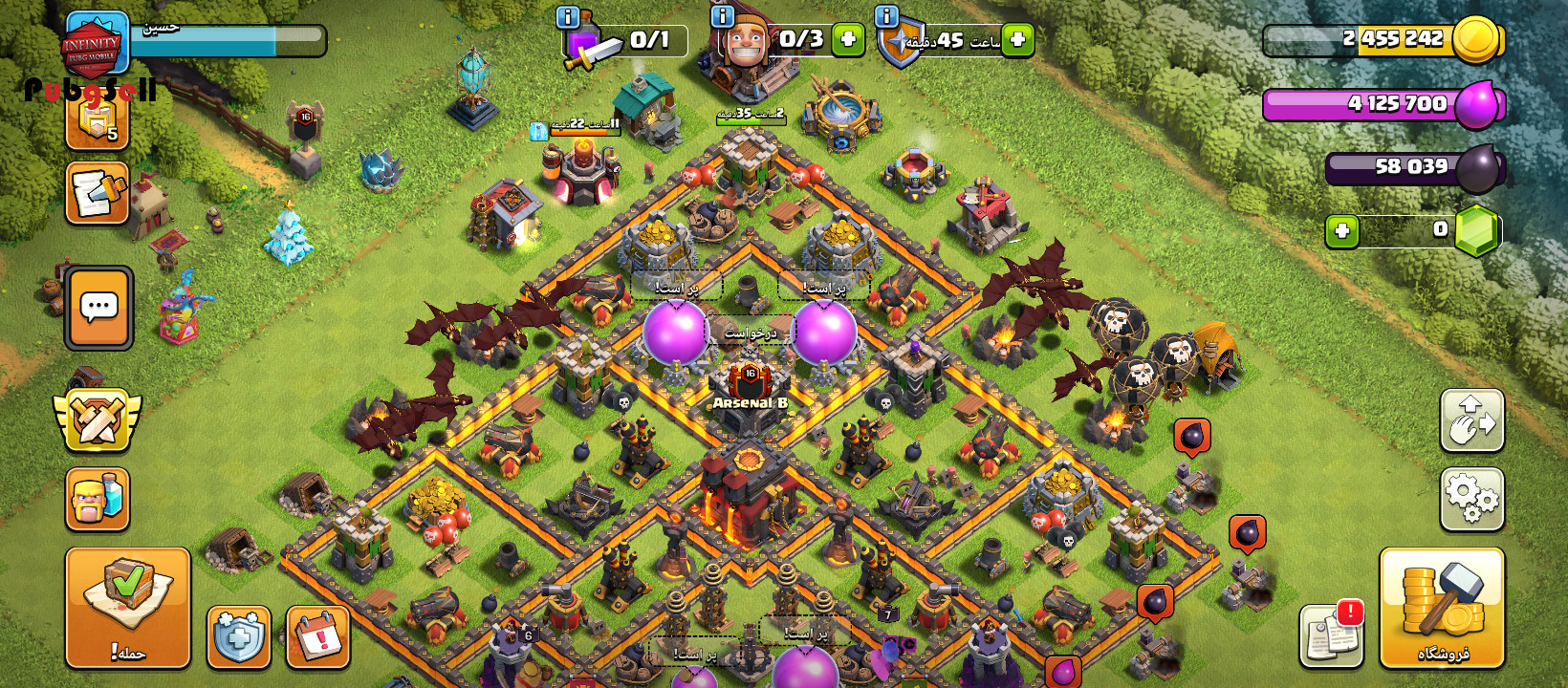Open the shop with the hammer and coins
1568x688 pixels.
(1442, 608)
